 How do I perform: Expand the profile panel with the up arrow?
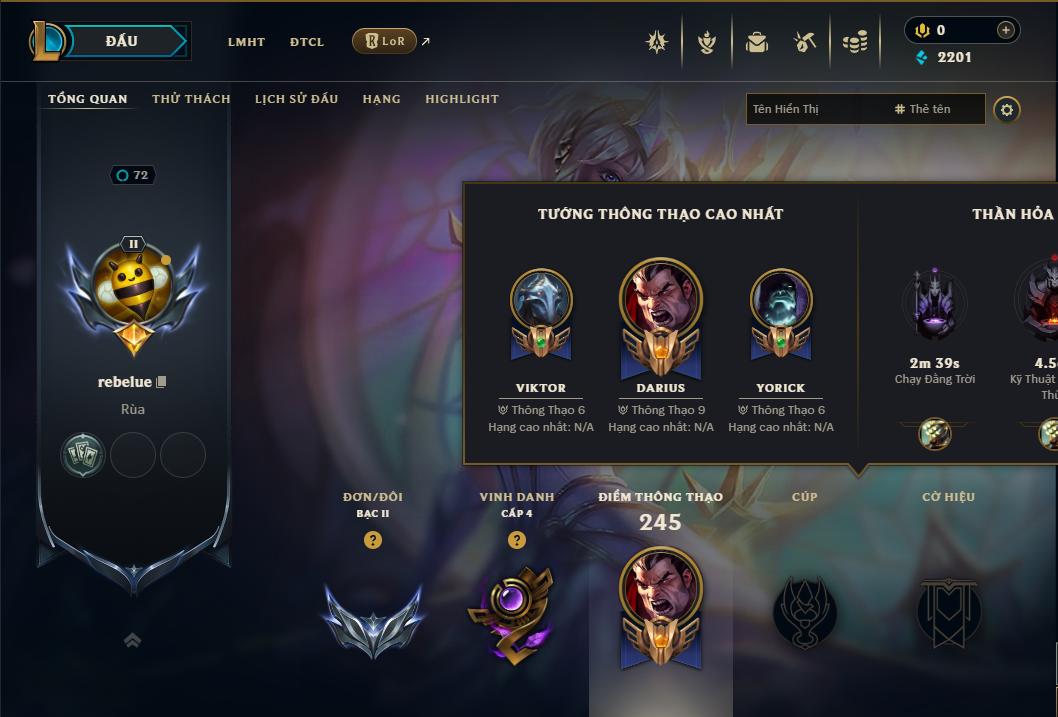click(x=132, y=640)
